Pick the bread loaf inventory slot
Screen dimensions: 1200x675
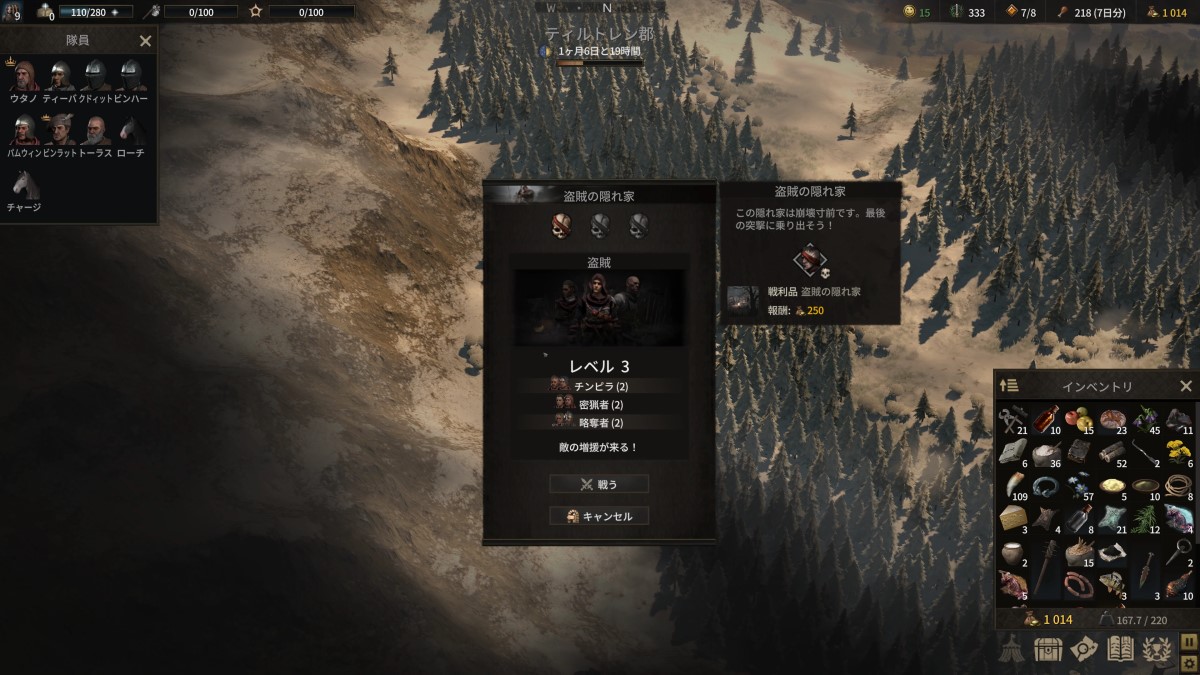1114,418
